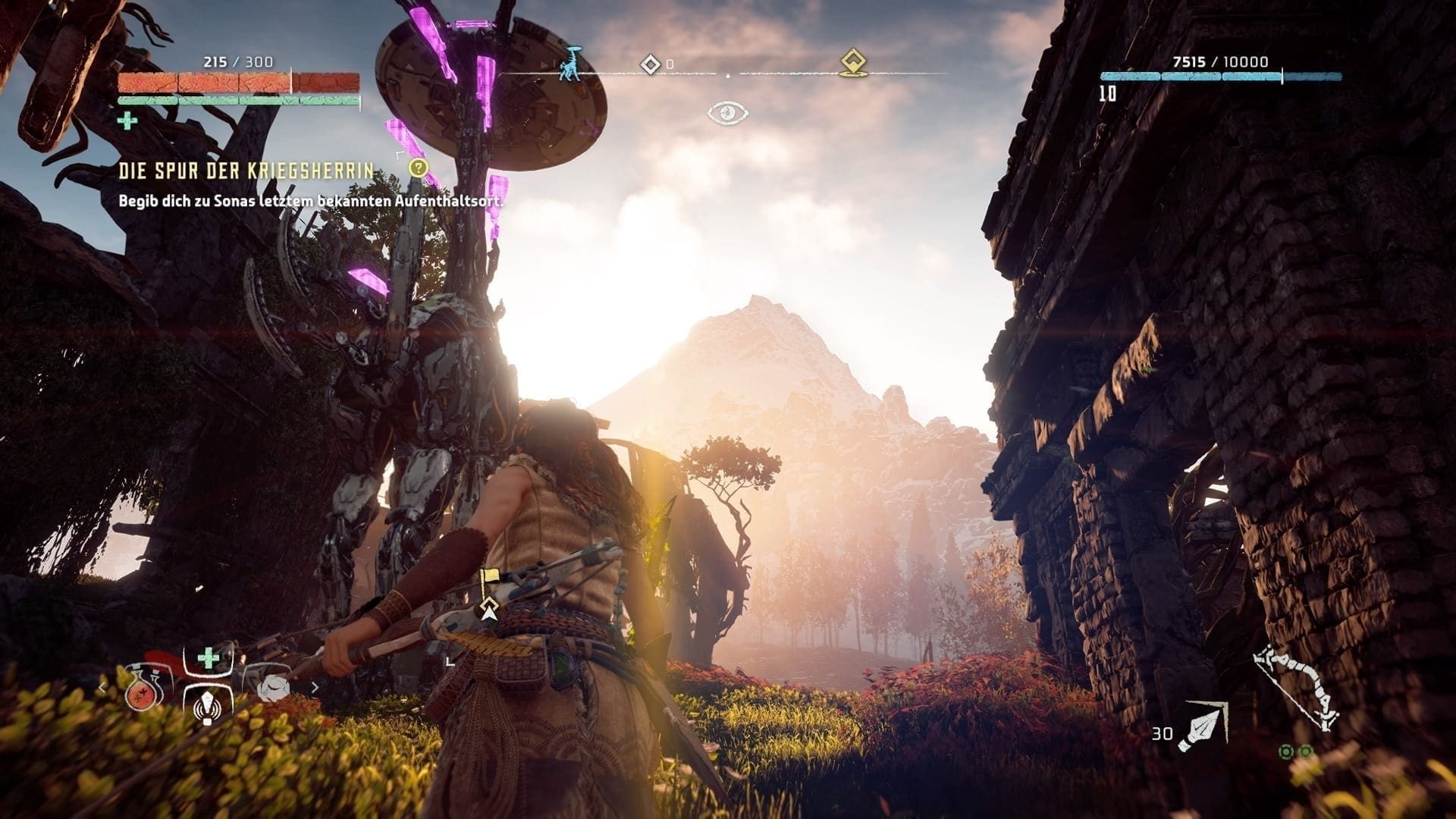The width and height of the screenshot is (1456, 819).
Task: Click the left arrow of the quick-slot bar
Action: pyautogui.click(x=102, y=688)
